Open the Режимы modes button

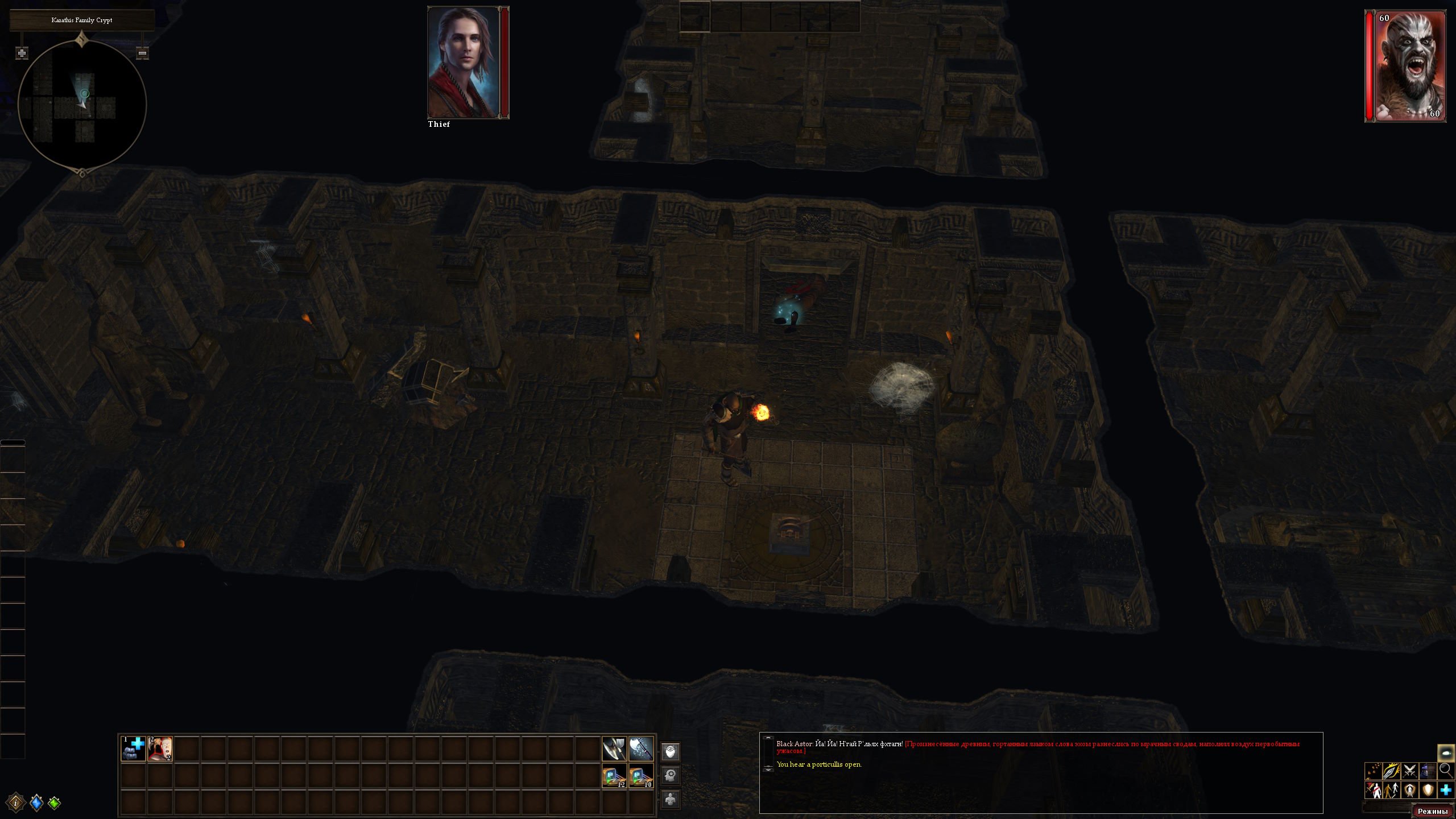1433,811
